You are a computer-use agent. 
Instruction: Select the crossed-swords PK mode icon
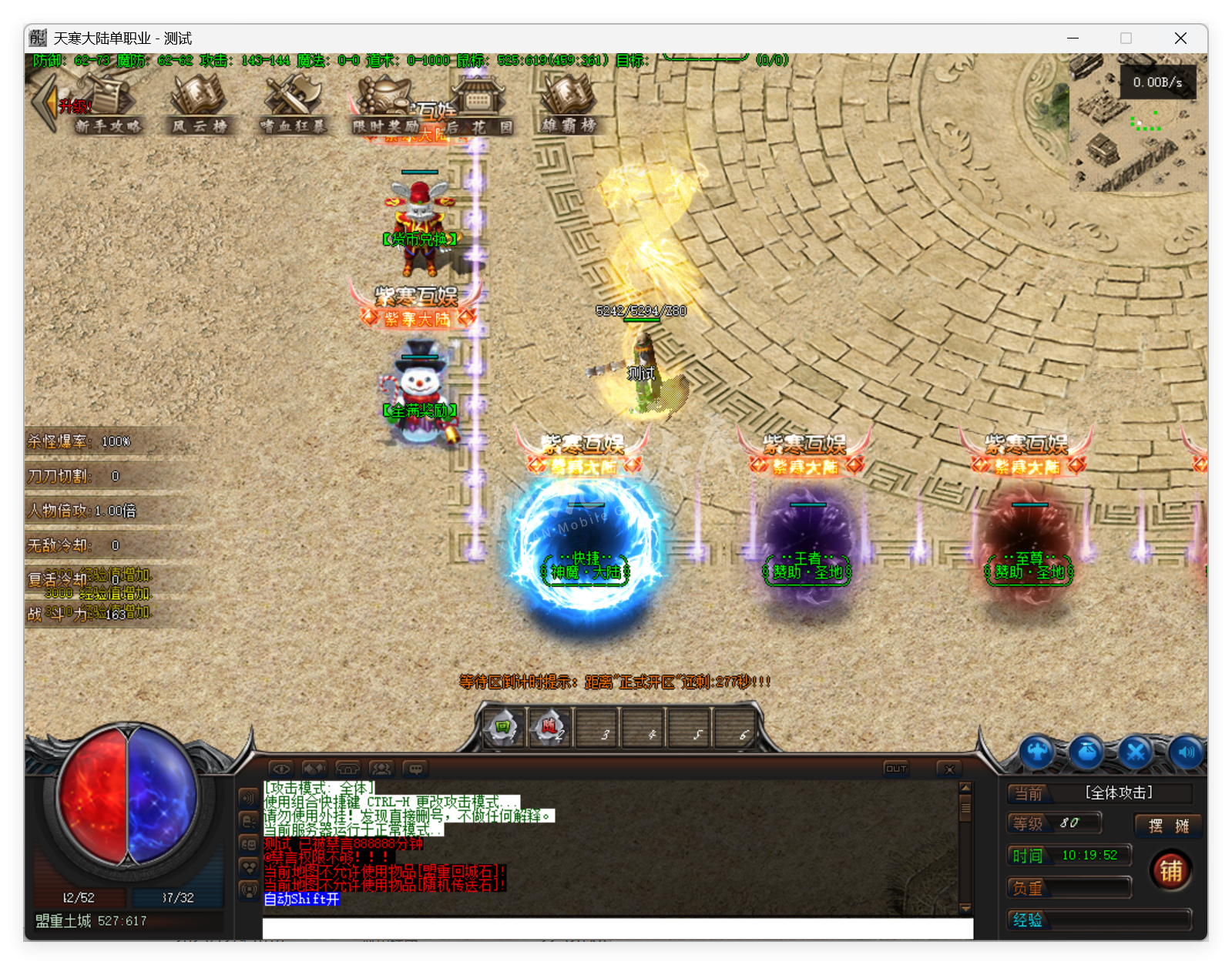click(x=1133, y=752)
